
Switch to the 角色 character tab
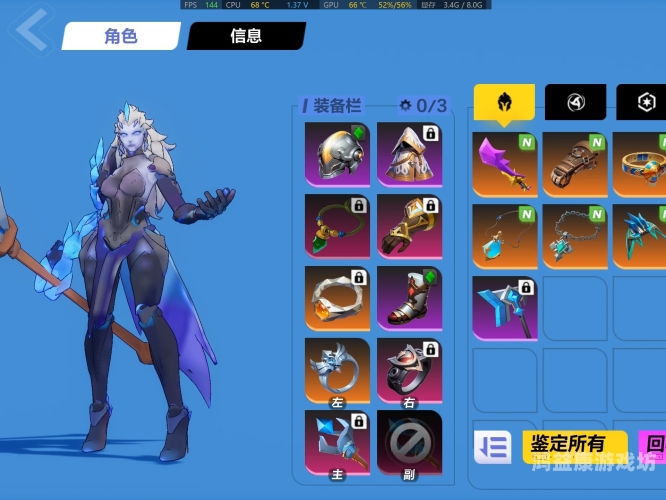(x=120, y=36)
